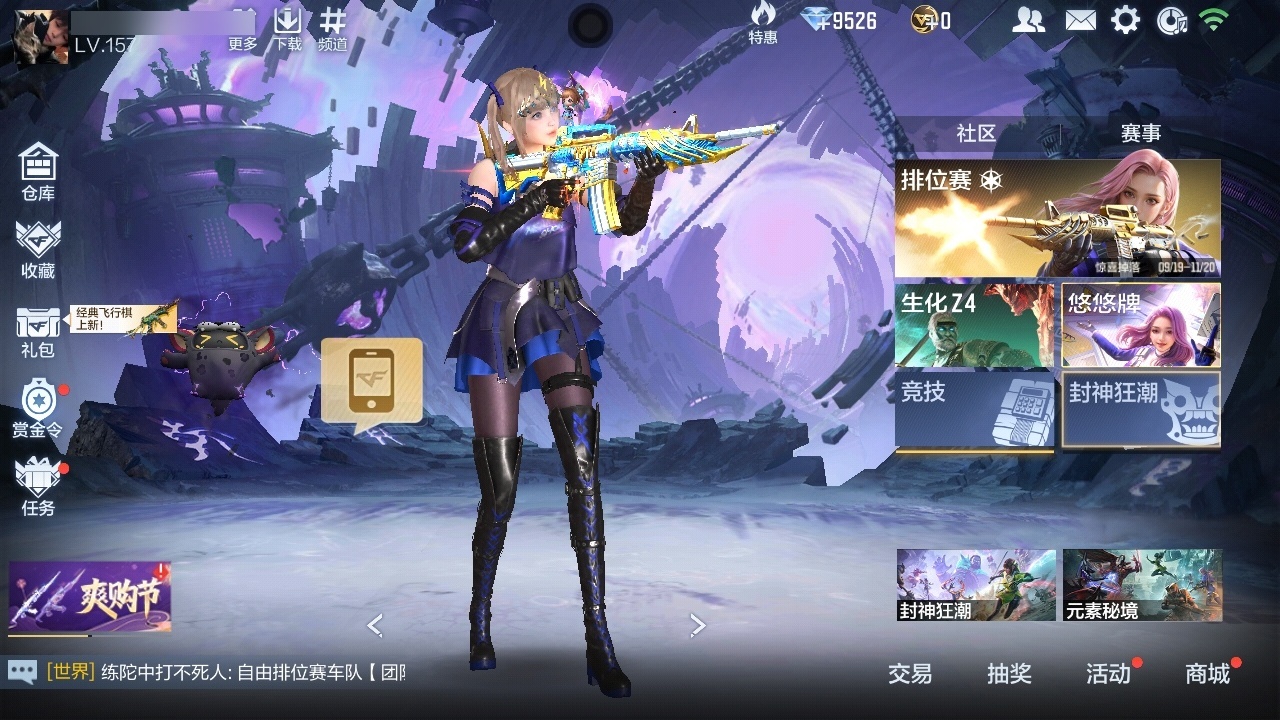Screen dimensions: 1280x720
Task: Open the 收藏 collection menu
Action: (38, 250)
